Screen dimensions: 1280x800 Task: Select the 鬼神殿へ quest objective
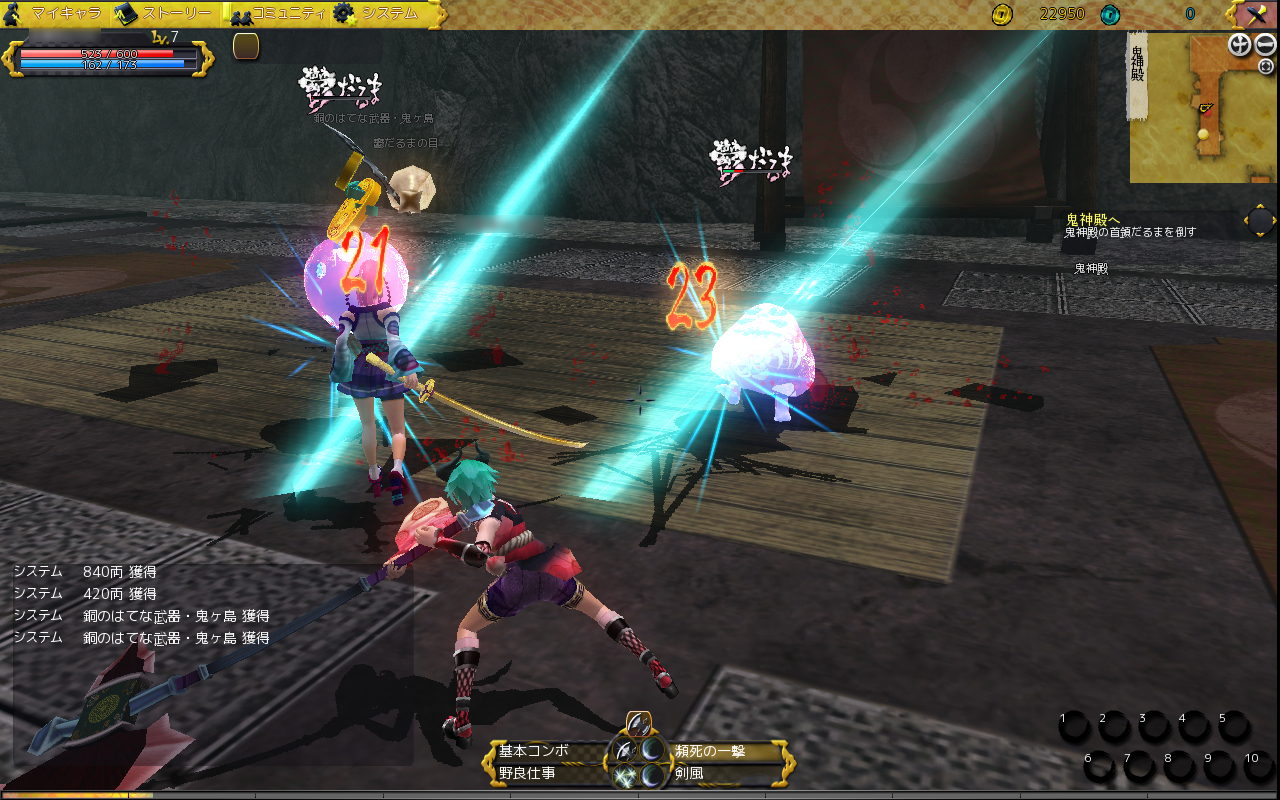click(1092, 219)
